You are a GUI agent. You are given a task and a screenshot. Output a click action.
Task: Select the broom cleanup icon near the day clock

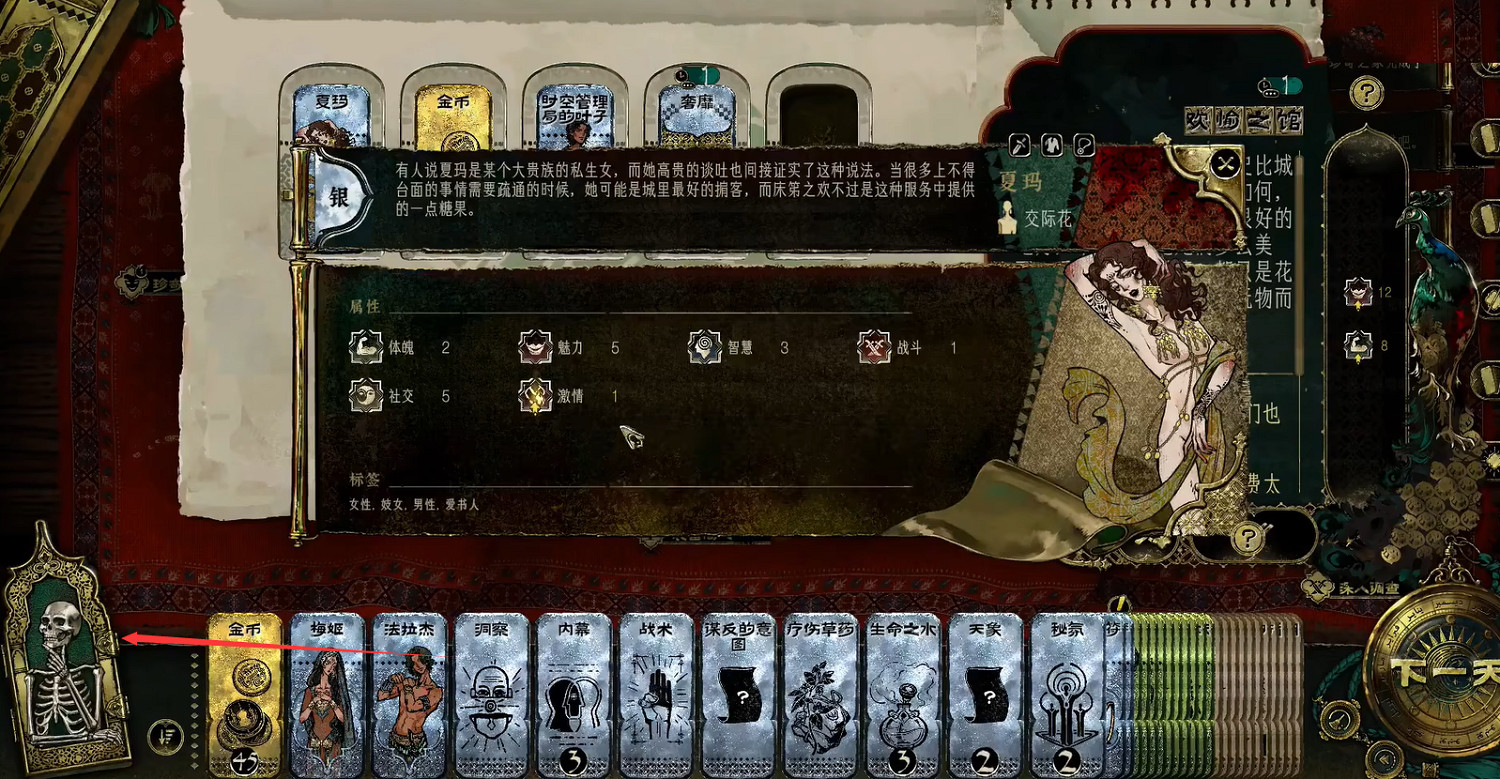pyautogui.click(x=1339, y=719)
